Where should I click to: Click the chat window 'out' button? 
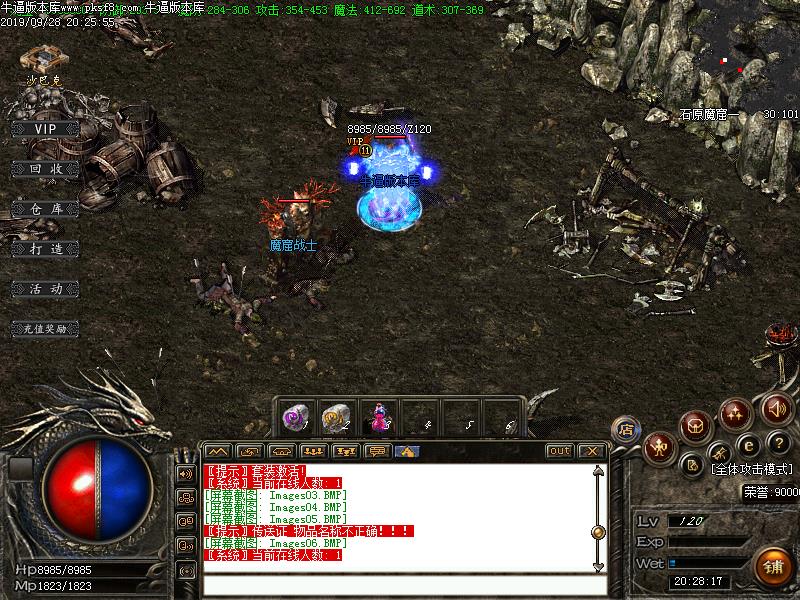point(559,451)
